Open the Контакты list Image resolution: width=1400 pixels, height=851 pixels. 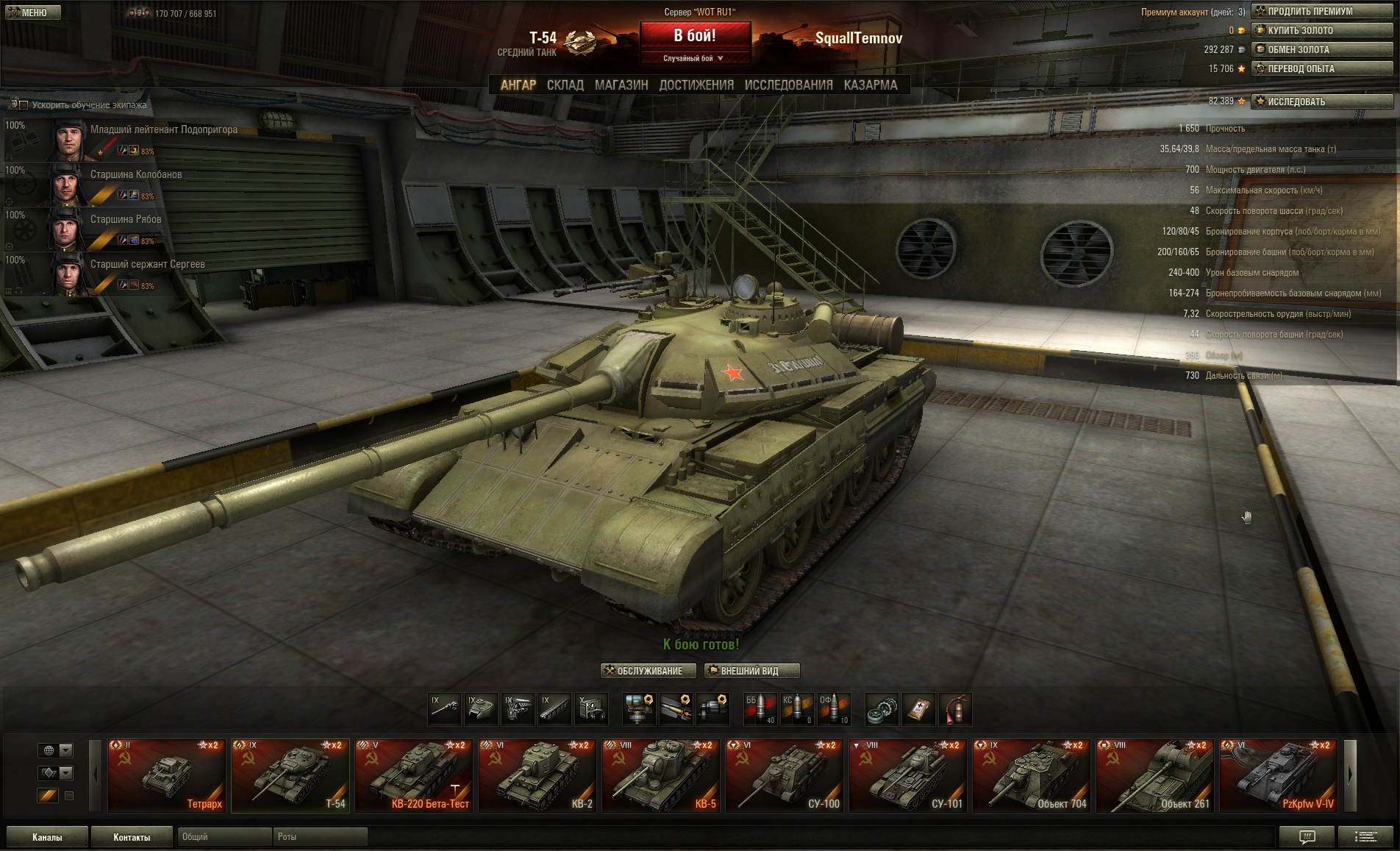(x=132, y=837)
